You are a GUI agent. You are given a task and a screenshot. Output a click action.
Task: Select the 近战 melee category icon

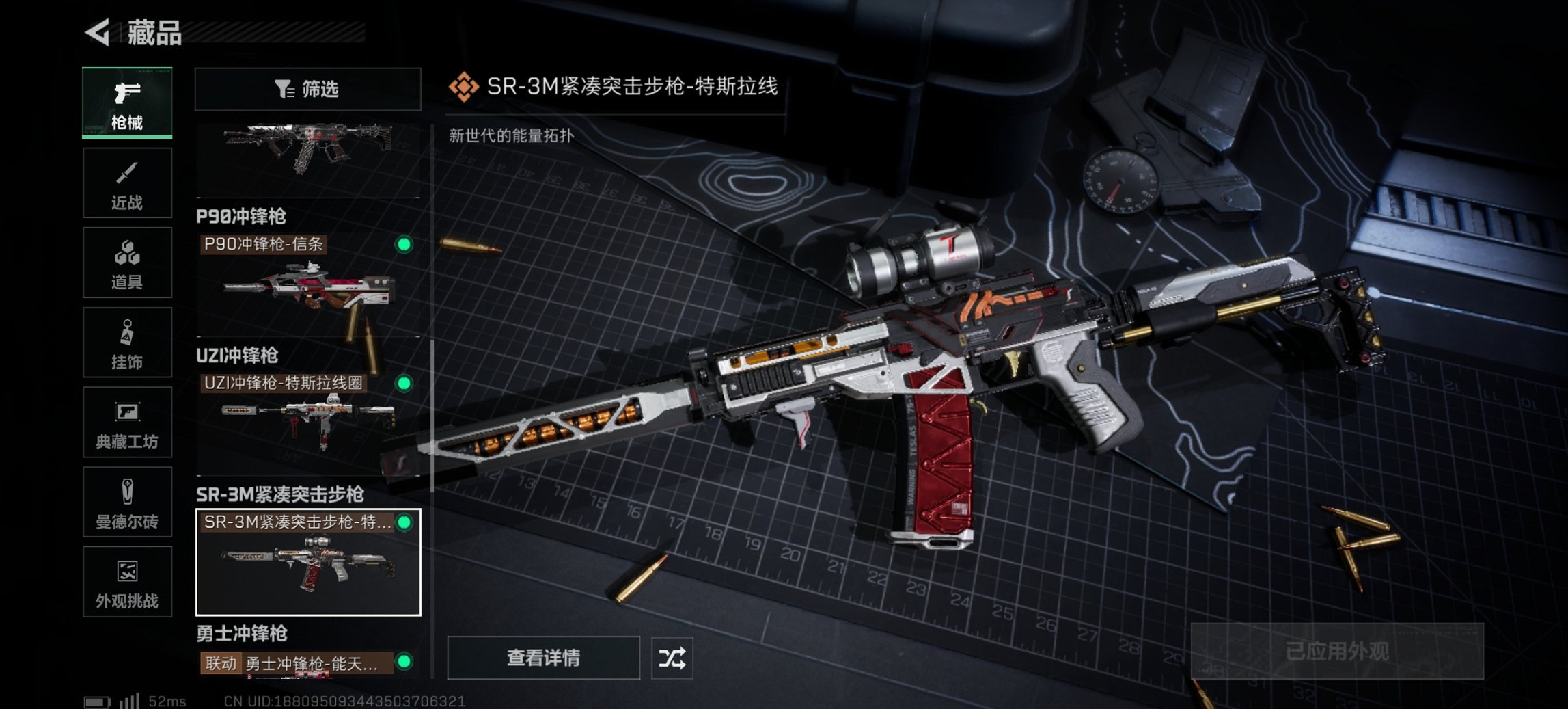click(127, 183)
